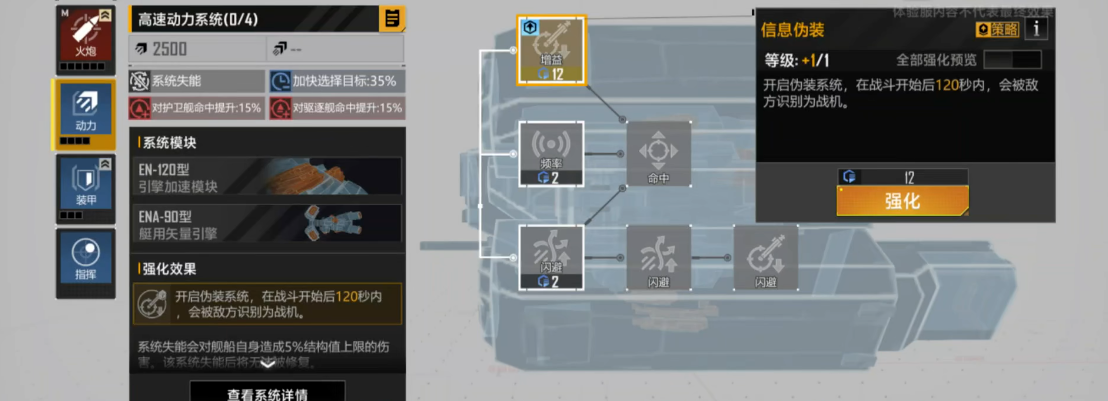Open the 装甲 armor tab
Image resolution: width=1108 pixels, height=401 pixels.
pyautogui.click(x=84, y=186)
